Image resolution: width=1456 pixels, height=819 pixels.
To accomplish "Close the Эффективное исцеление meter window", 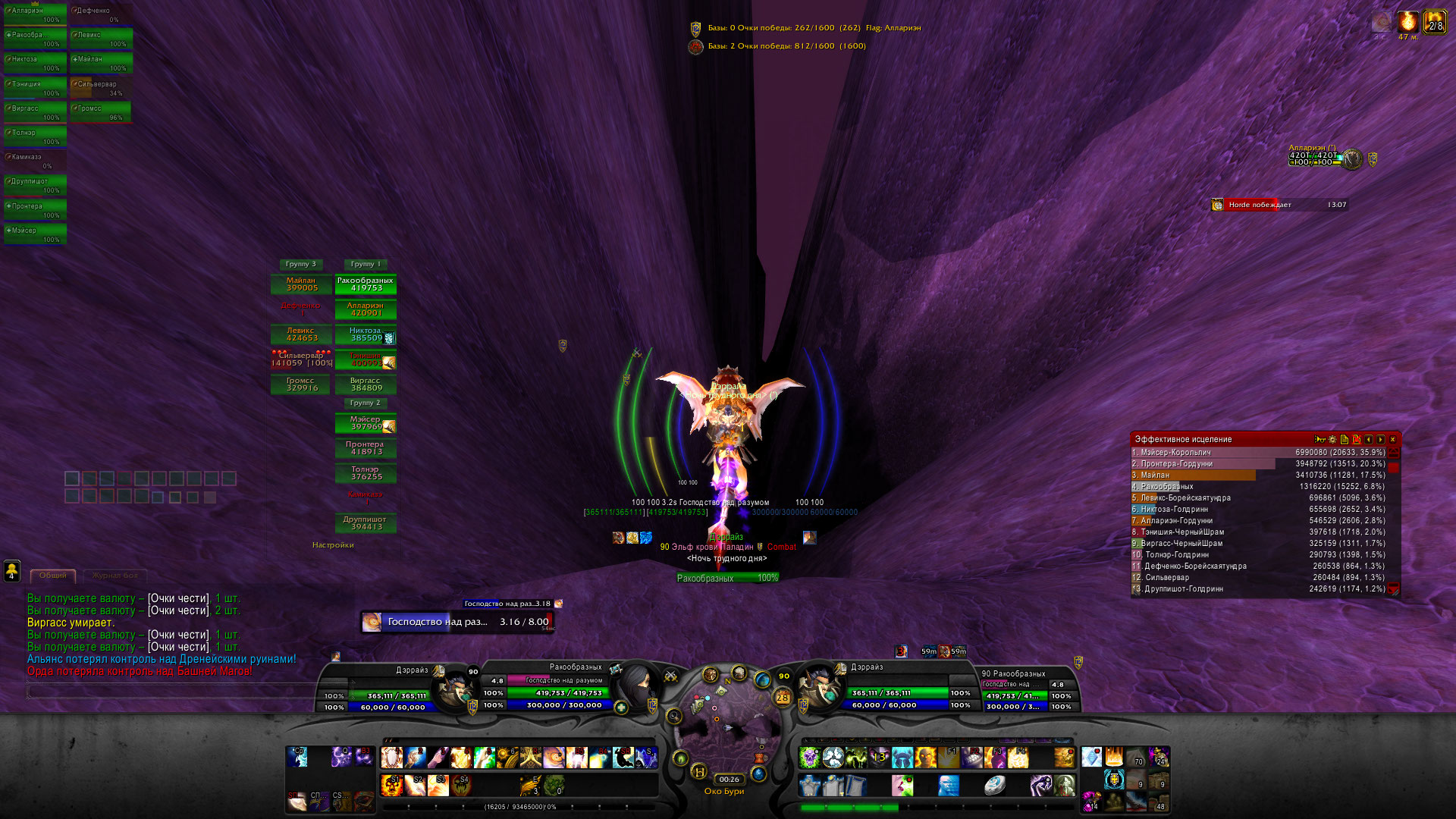I will (x=1392, y=440).
